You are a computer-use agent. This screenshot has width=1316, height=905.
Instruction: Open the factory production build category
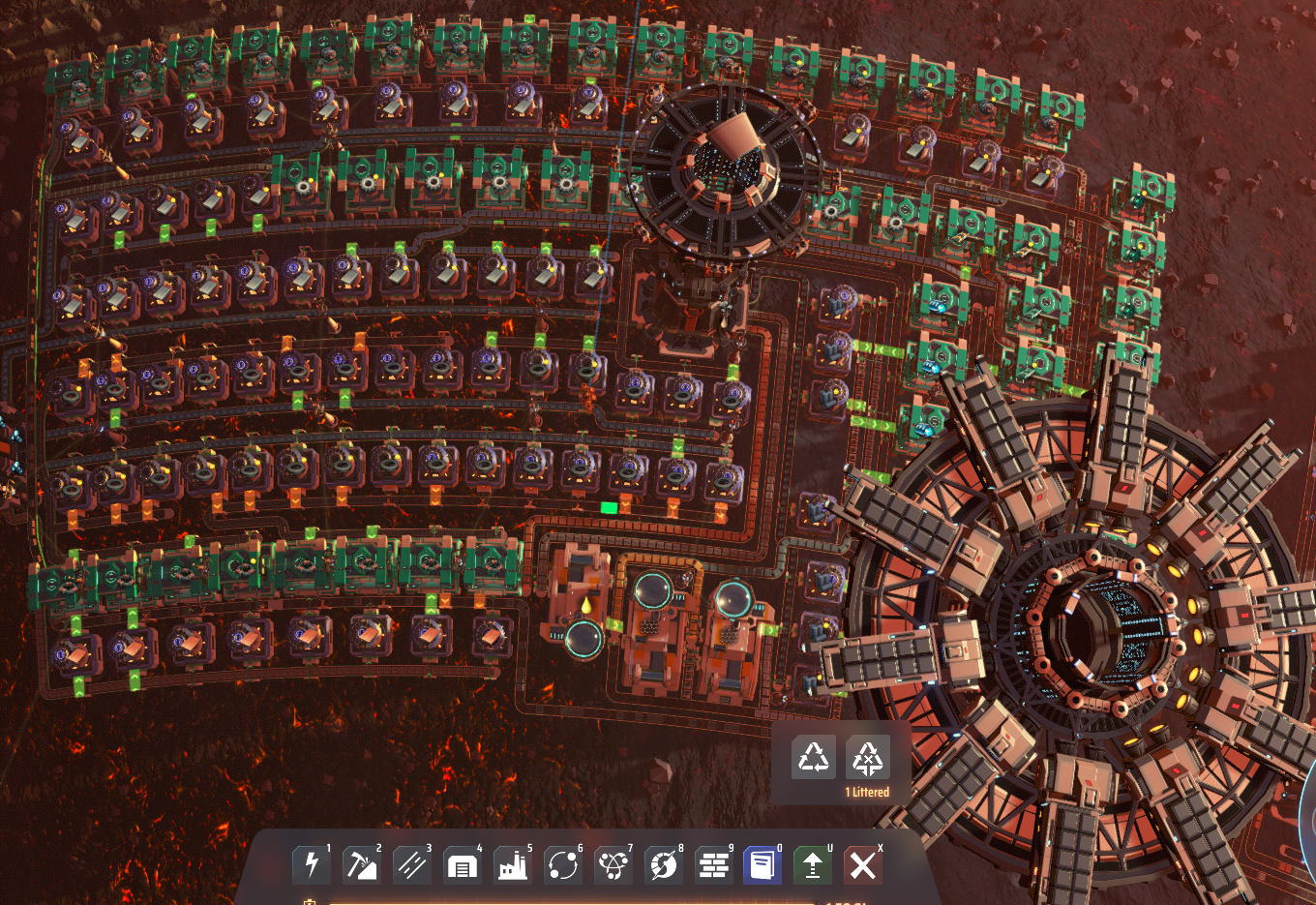tap(513, 863)
